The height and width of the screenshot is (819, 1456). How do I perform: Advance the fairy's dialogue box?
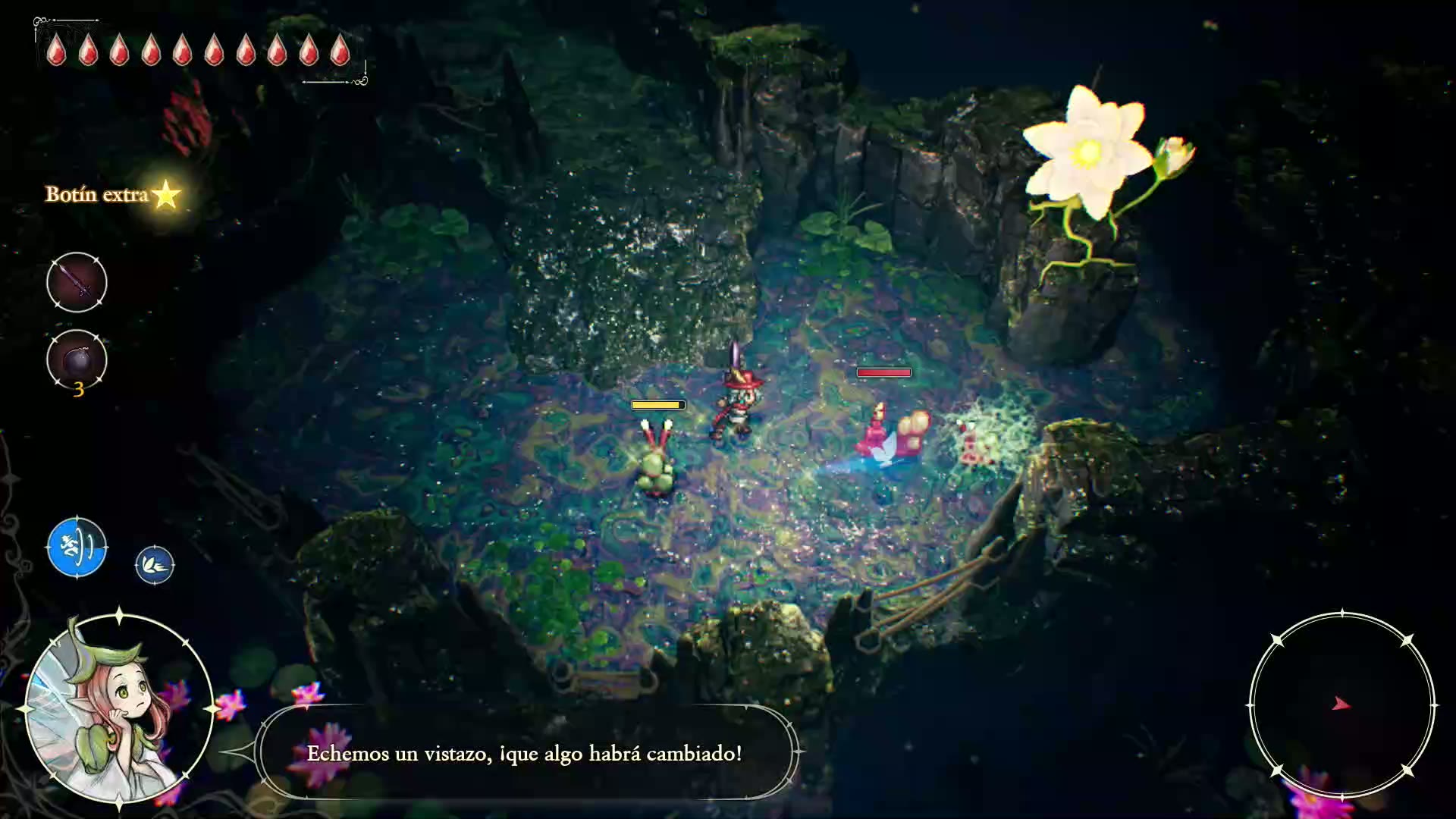525,753
